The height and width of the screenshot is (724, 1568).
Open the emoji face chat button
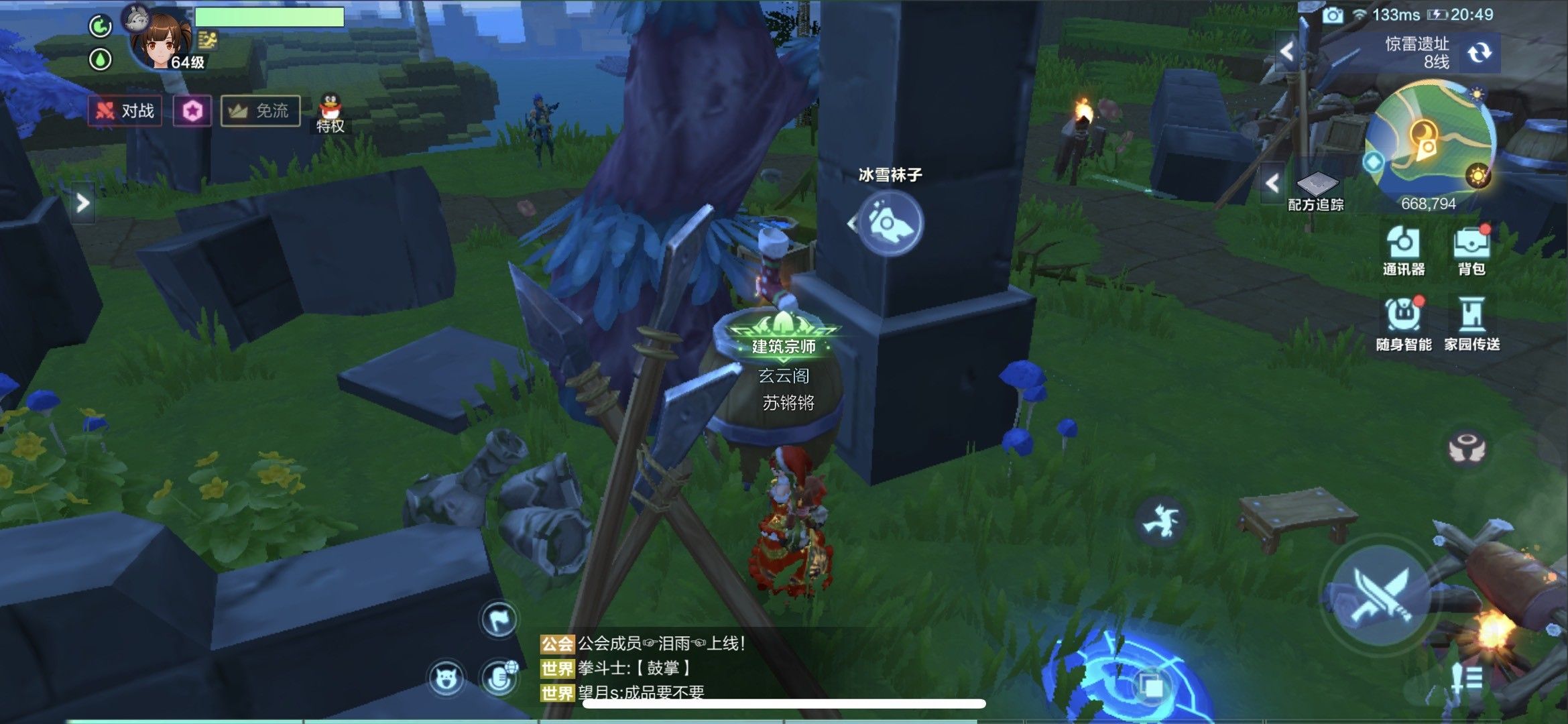(446, 678)
